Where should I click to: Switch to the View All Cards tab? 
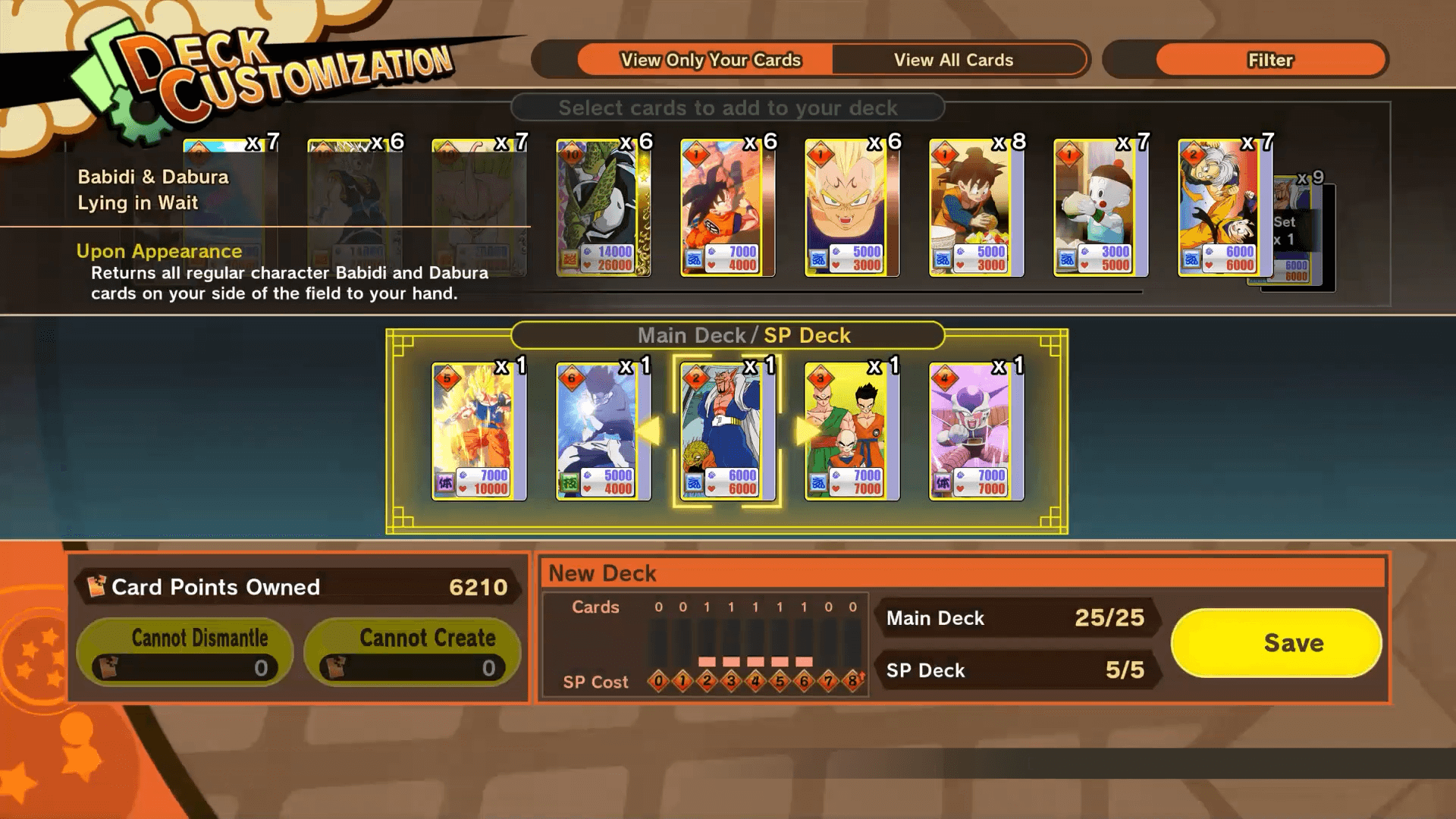[955, 59]
